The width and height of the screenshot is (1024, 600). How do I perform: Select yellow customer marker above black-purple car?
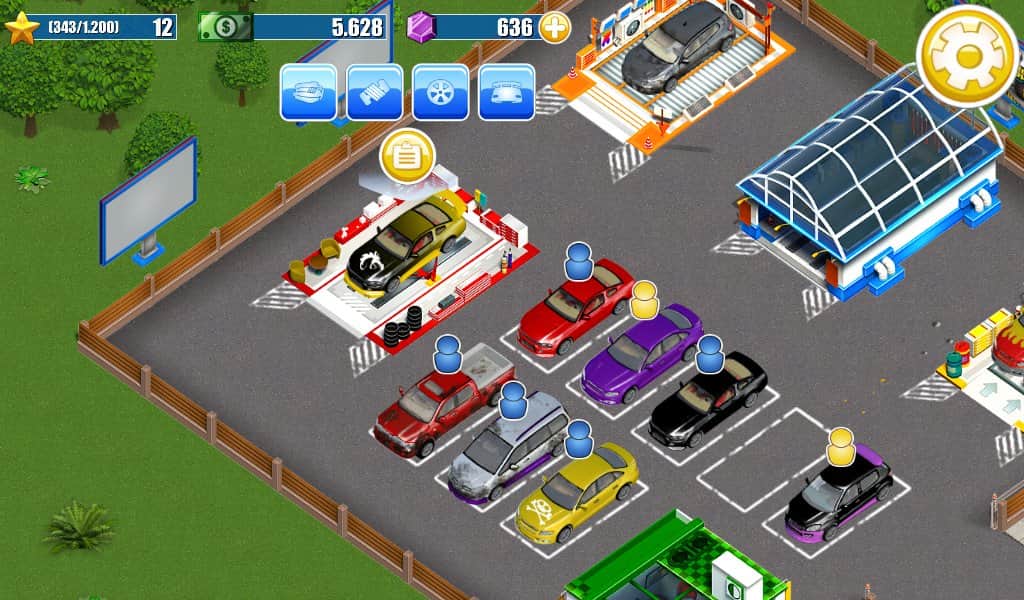(x=841, y=446)
